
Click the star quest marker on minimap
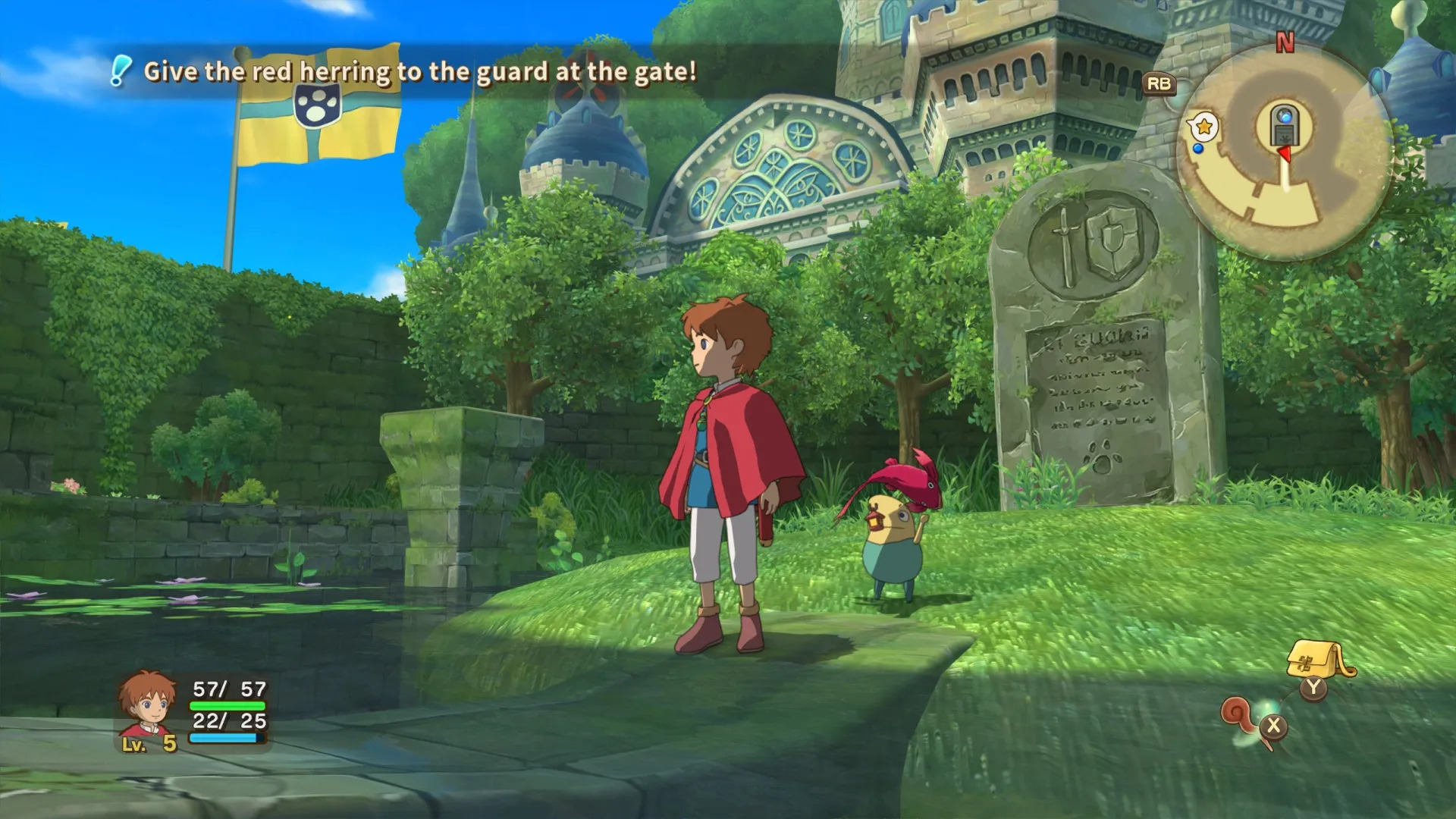coord(1203,127)
